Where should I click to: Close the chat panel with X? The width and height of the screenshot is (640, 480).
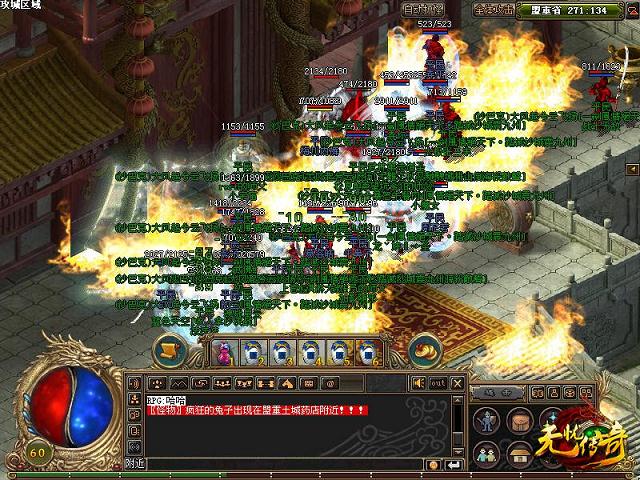pyautogui.click(x=456, y=383)
